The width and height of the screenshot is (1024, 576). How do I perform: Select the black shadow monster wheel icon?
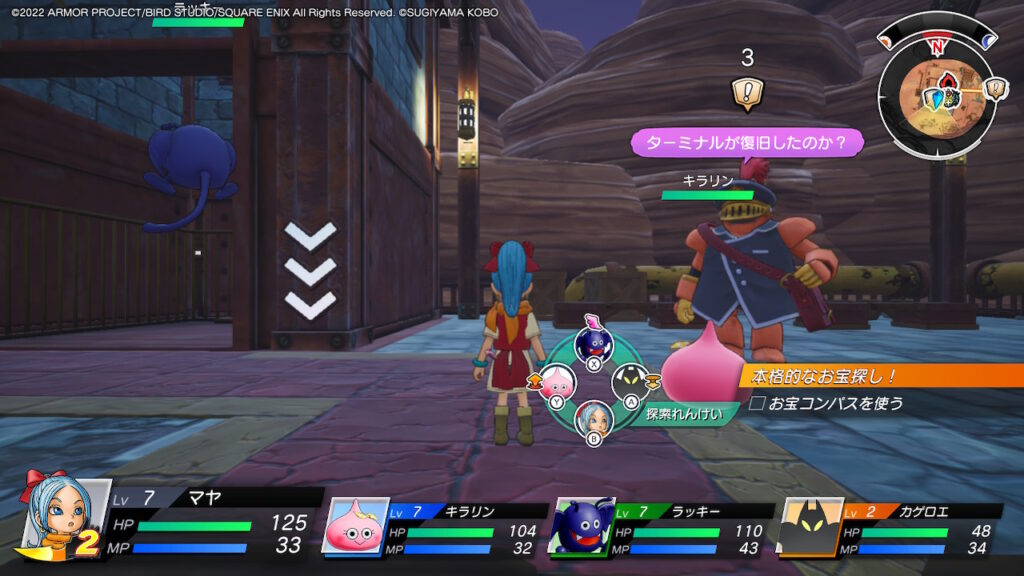631,382
